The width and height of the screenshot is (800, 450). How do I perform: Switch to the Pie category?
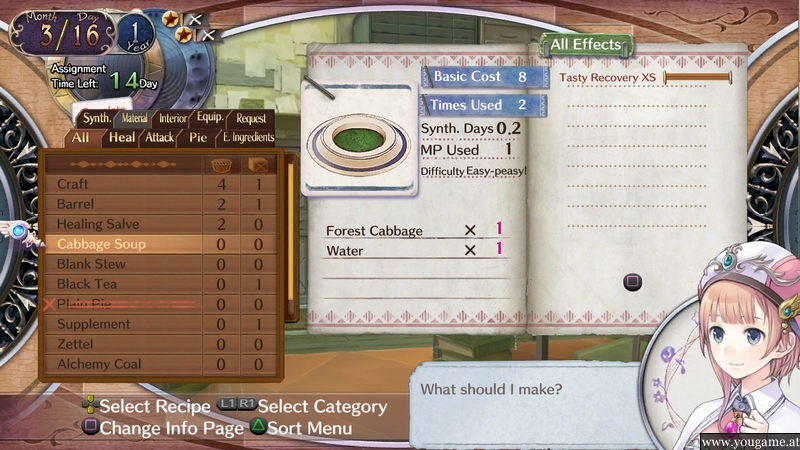pos(198,137)
